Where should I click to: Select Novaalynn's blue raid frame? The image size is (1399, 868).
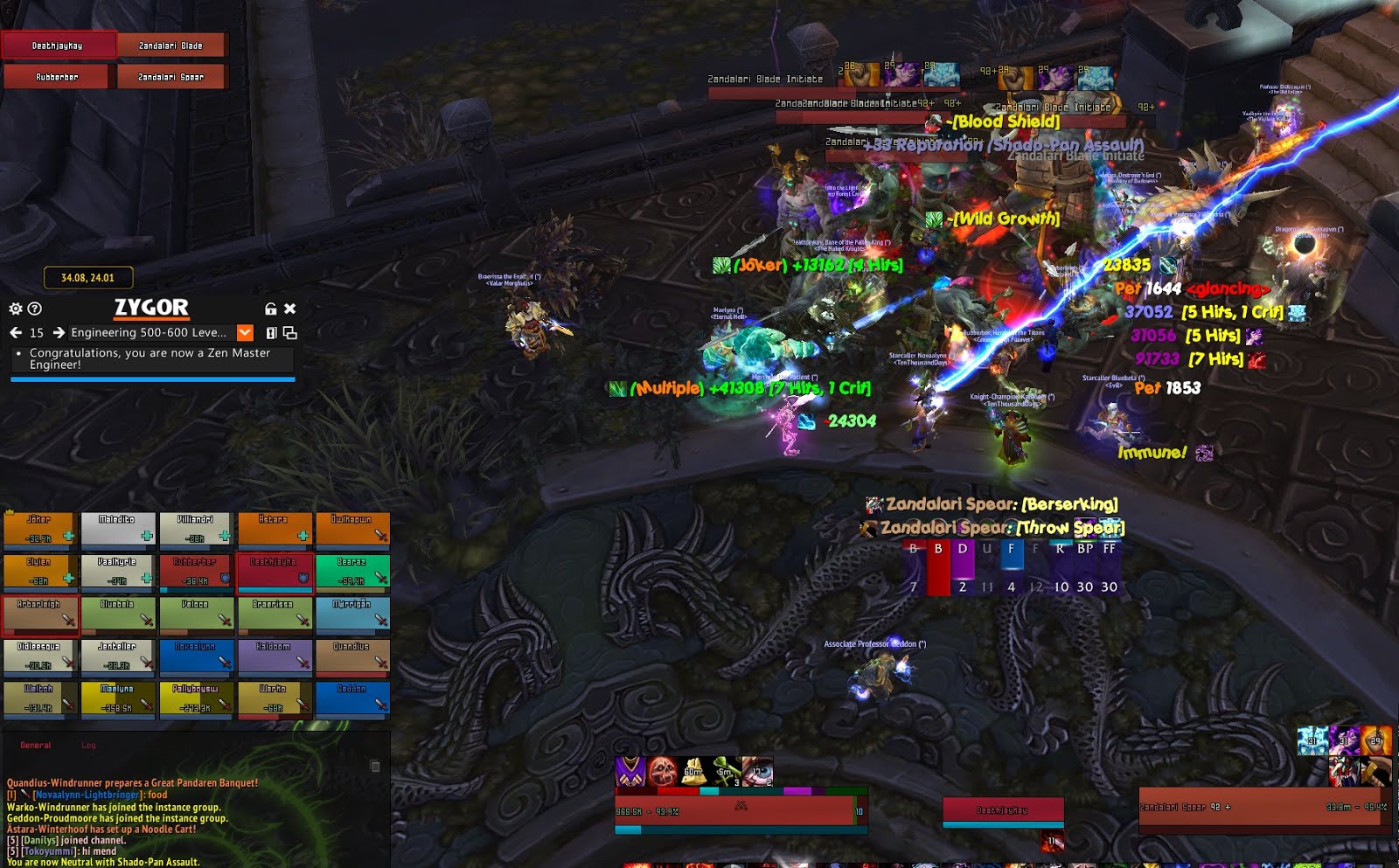coord(196,656)
